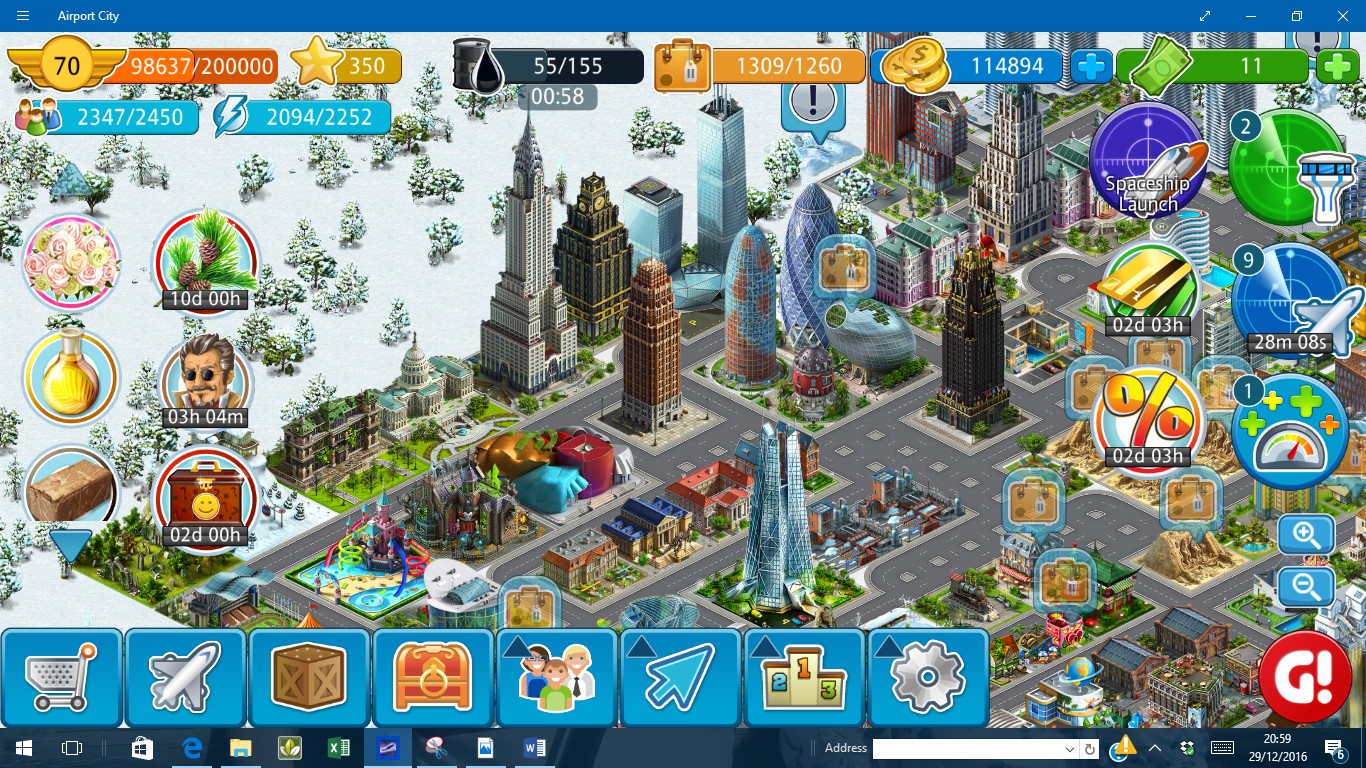The height and width of the screenshot is (768, 1366).
Task: Open the app hamburger menu
Action: (x=22, y=16)
